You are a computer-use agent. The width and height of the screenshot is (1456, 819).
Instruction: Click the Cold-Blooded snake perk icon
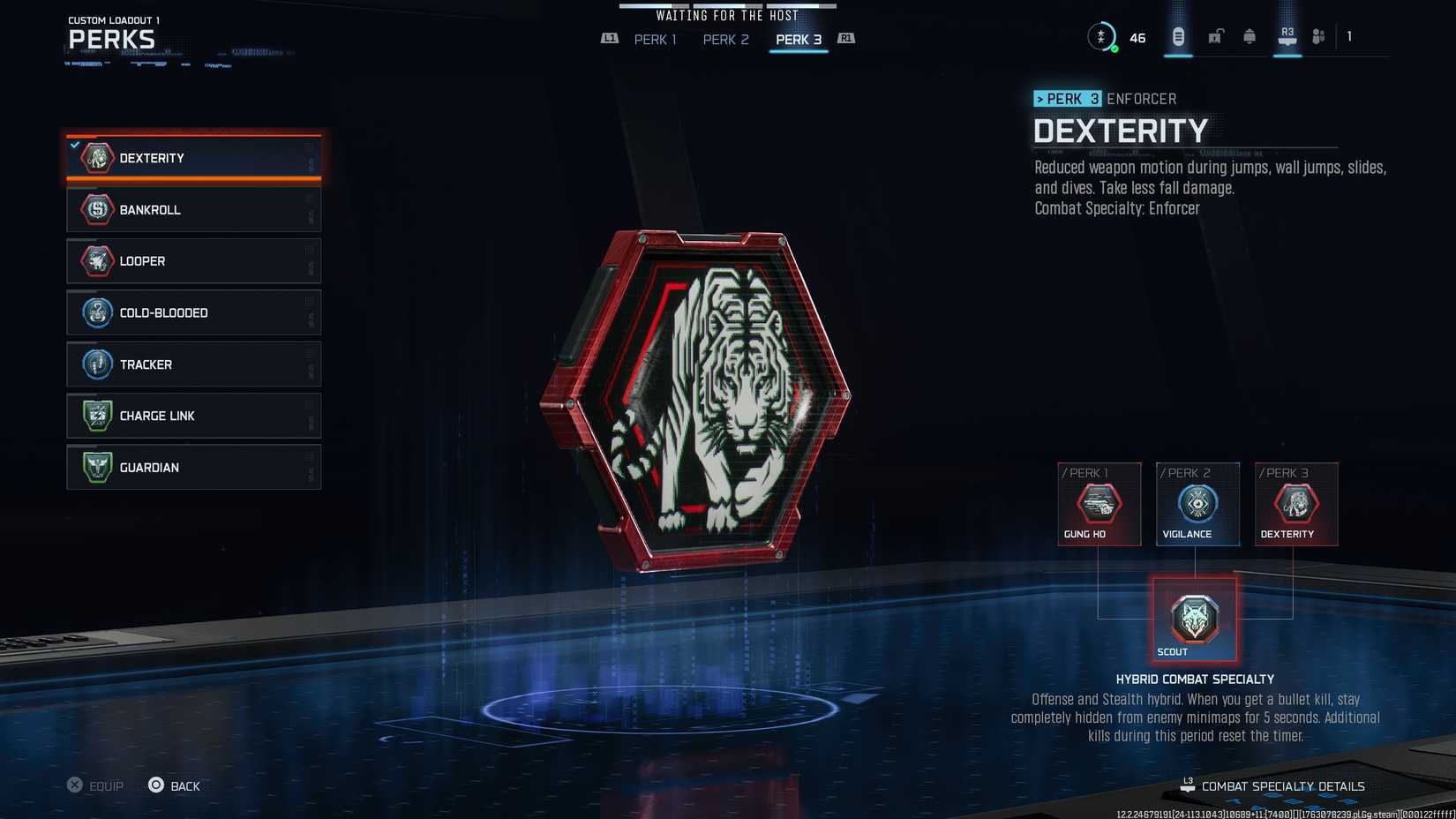[97, 312]
